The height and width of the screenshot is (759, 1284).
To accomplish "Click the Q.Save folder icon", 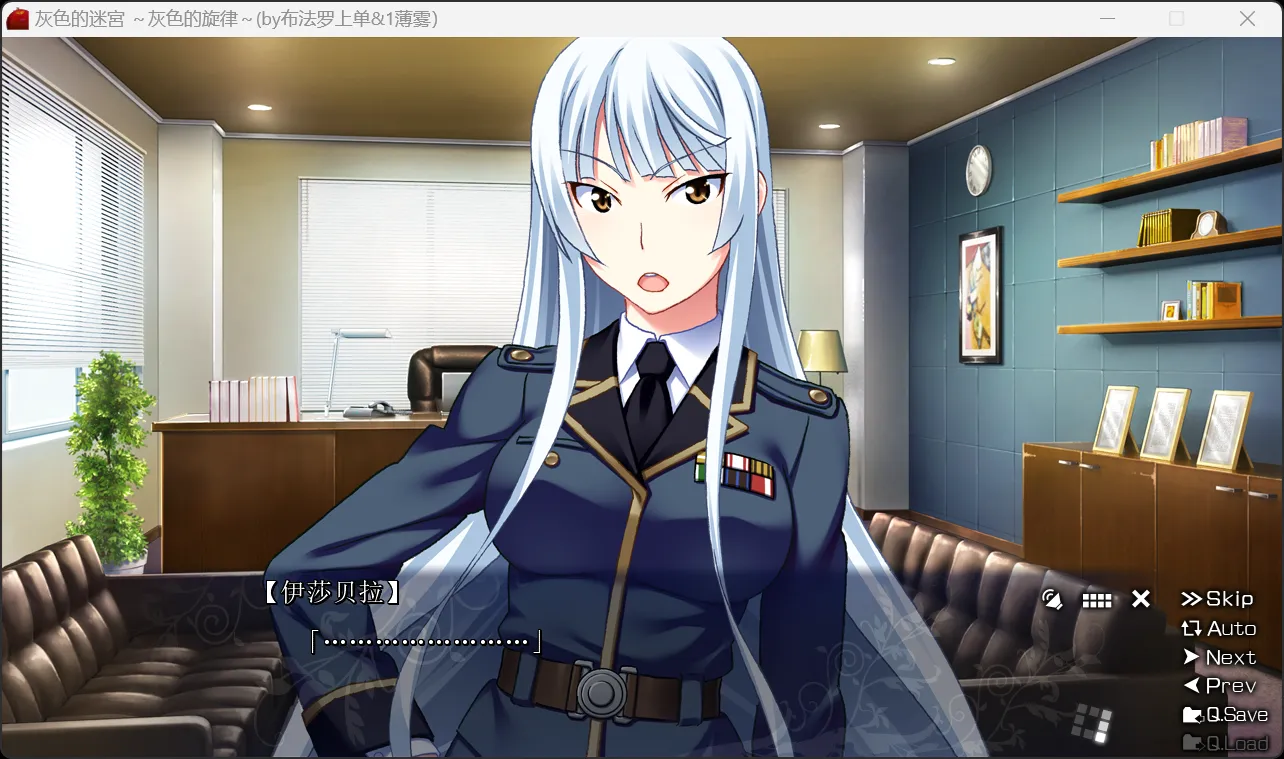I will click(1192, 714).
